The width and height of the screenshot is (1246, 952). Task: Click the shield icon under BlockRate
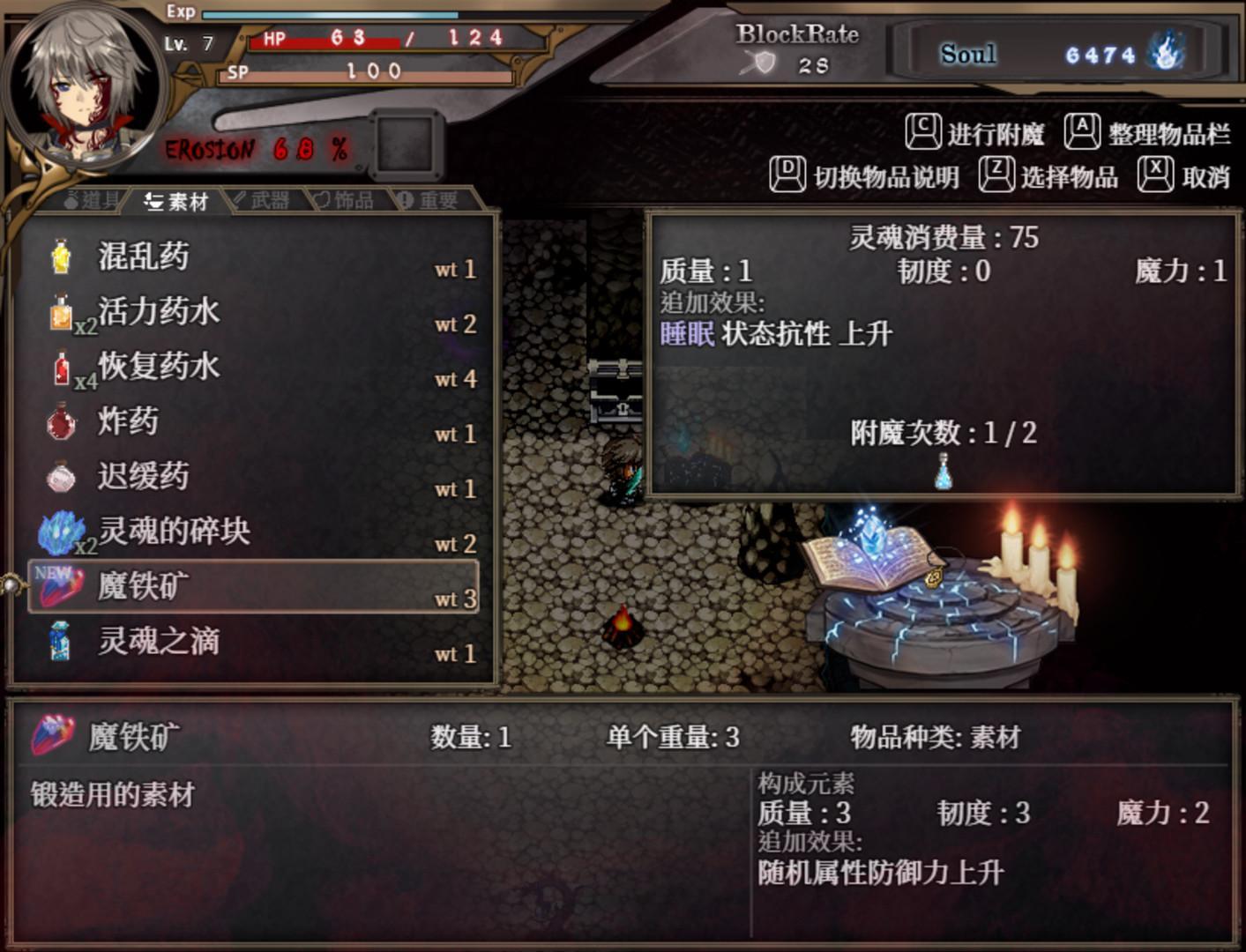coord(764,60)
